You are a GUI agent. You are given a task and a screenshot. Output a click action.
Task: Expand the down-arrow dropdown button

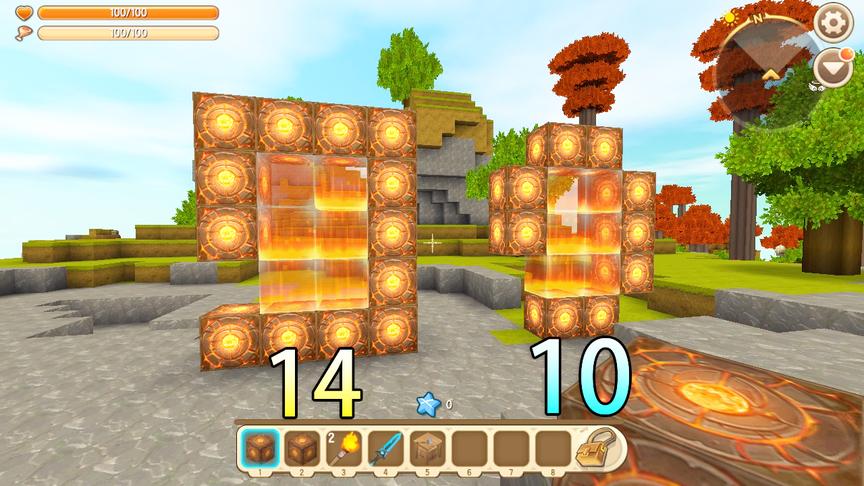[x=832, y=67]
